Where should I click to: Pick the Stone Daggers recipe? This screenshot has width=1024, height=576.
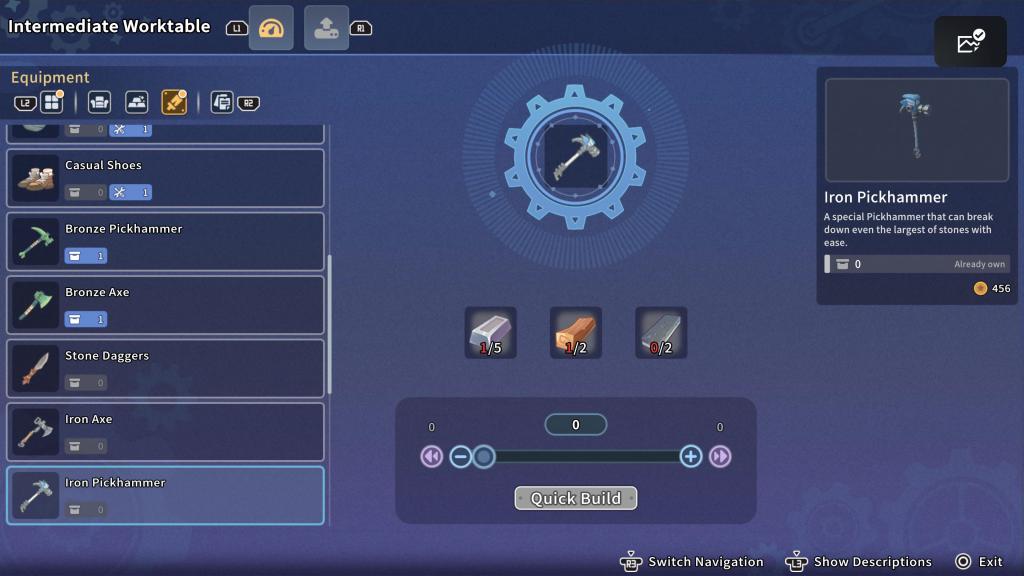tap(165, 368)
